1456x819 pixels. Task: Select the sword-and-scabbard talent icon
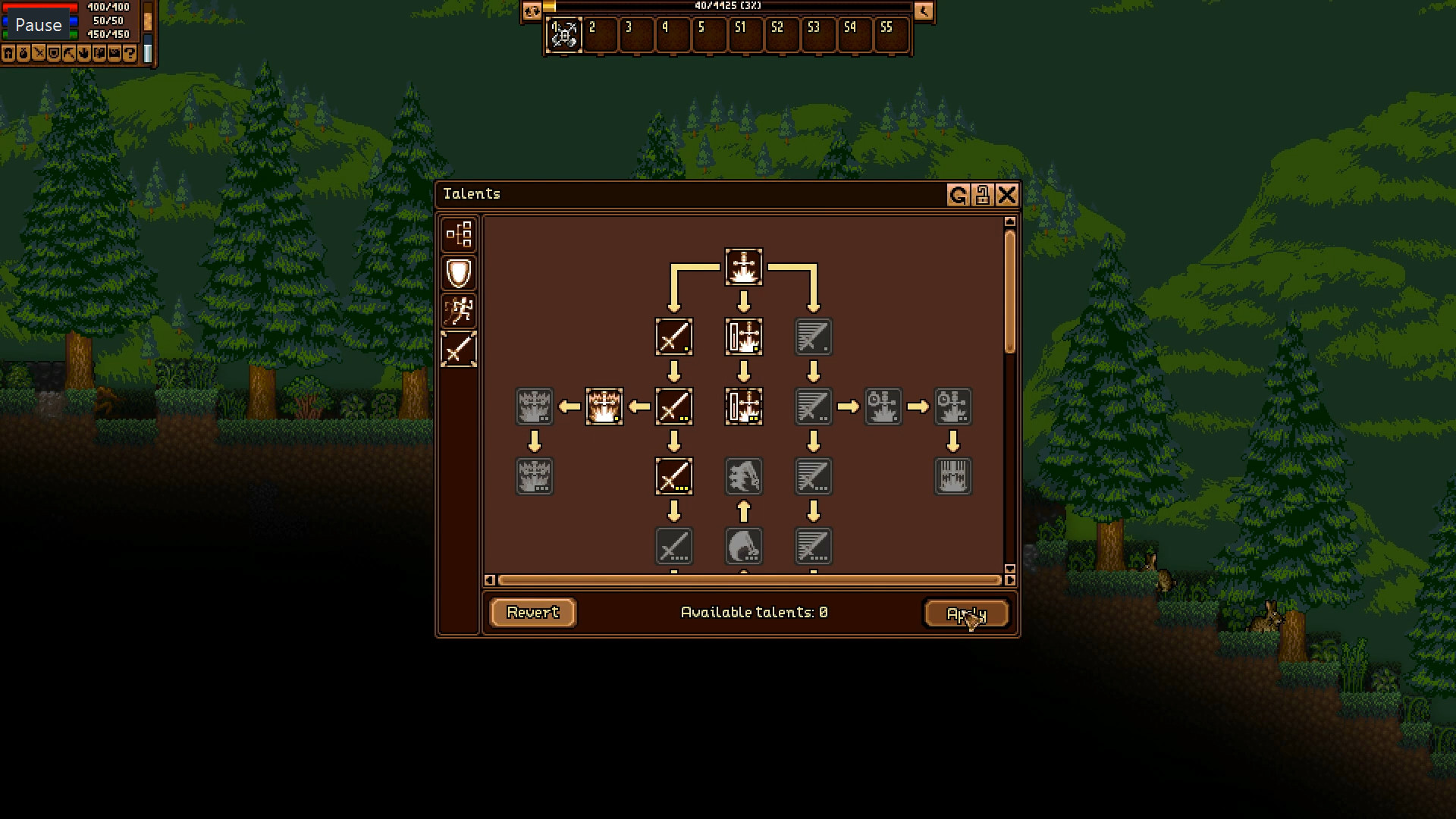[x=744, y=337]
